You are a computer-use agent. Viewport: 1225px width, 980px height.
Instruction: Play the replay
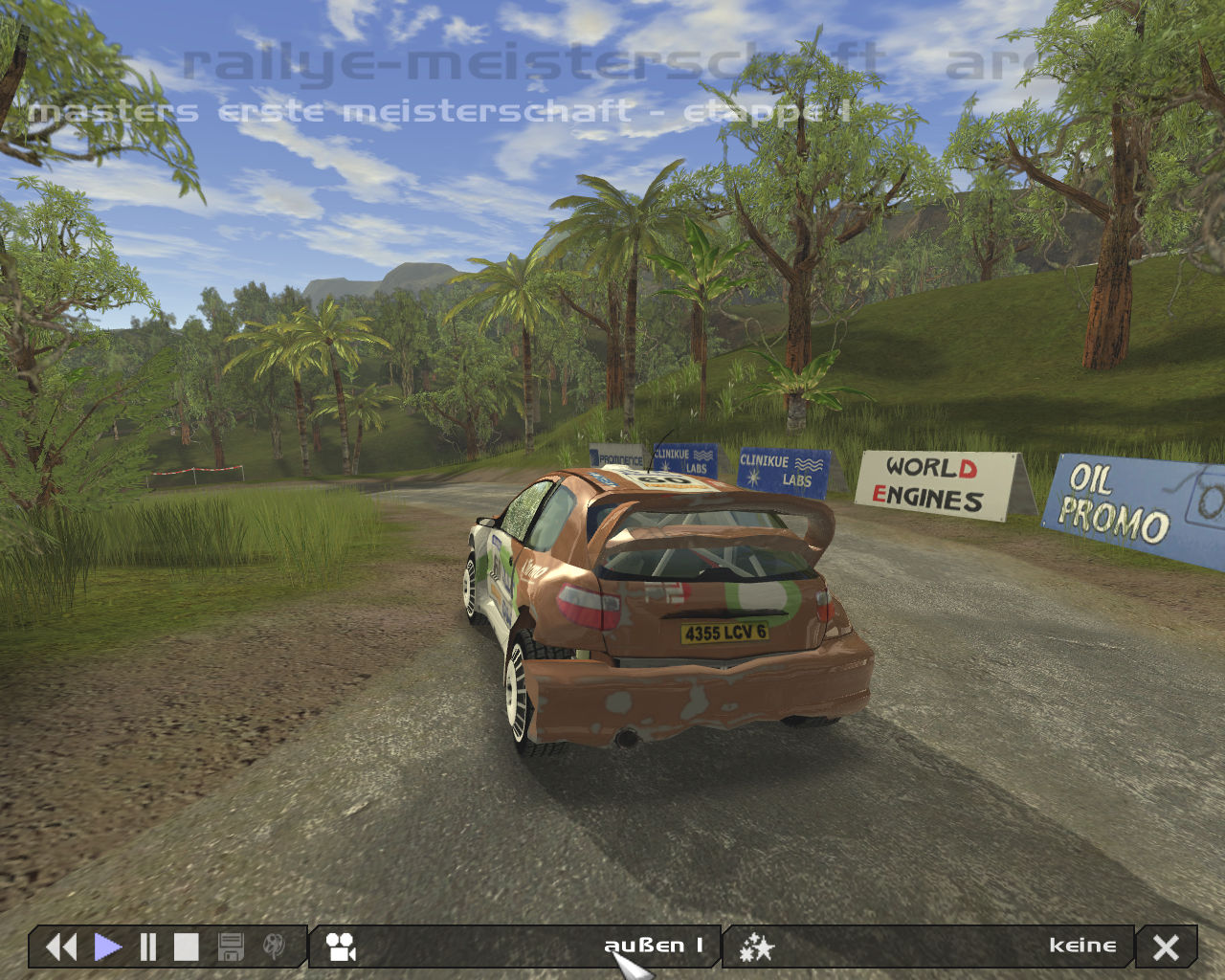107,947
